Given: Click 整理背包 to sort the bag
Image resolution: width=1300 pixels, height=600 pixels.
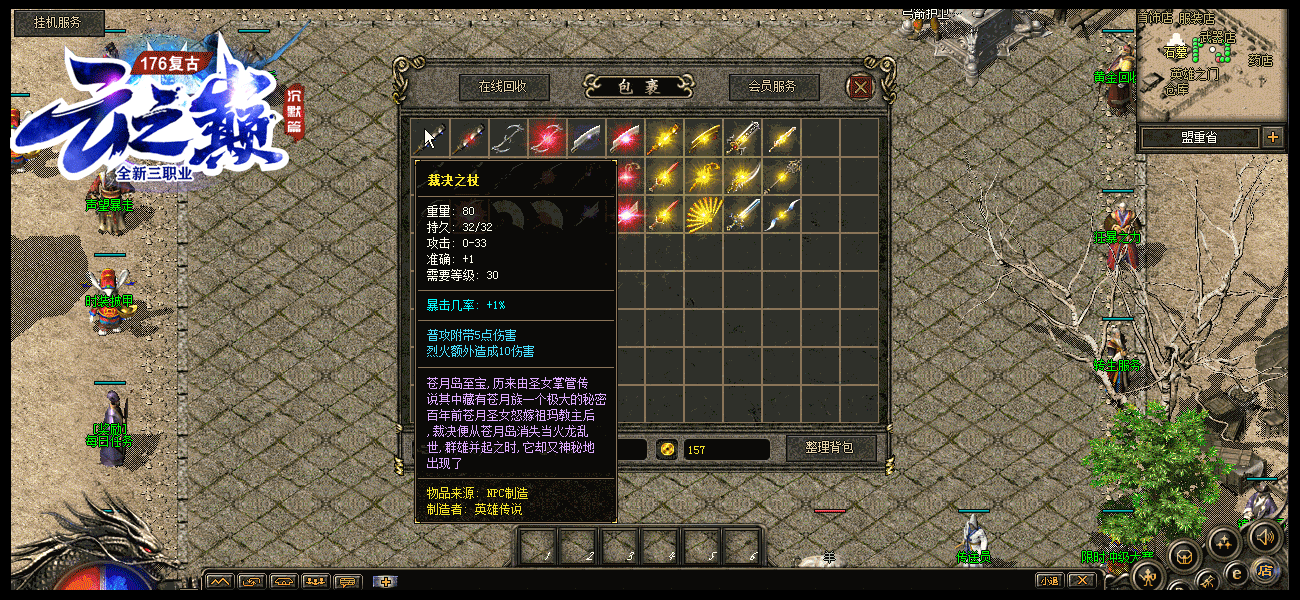Looking at the screenshot, I should click(x=831, y=448).
